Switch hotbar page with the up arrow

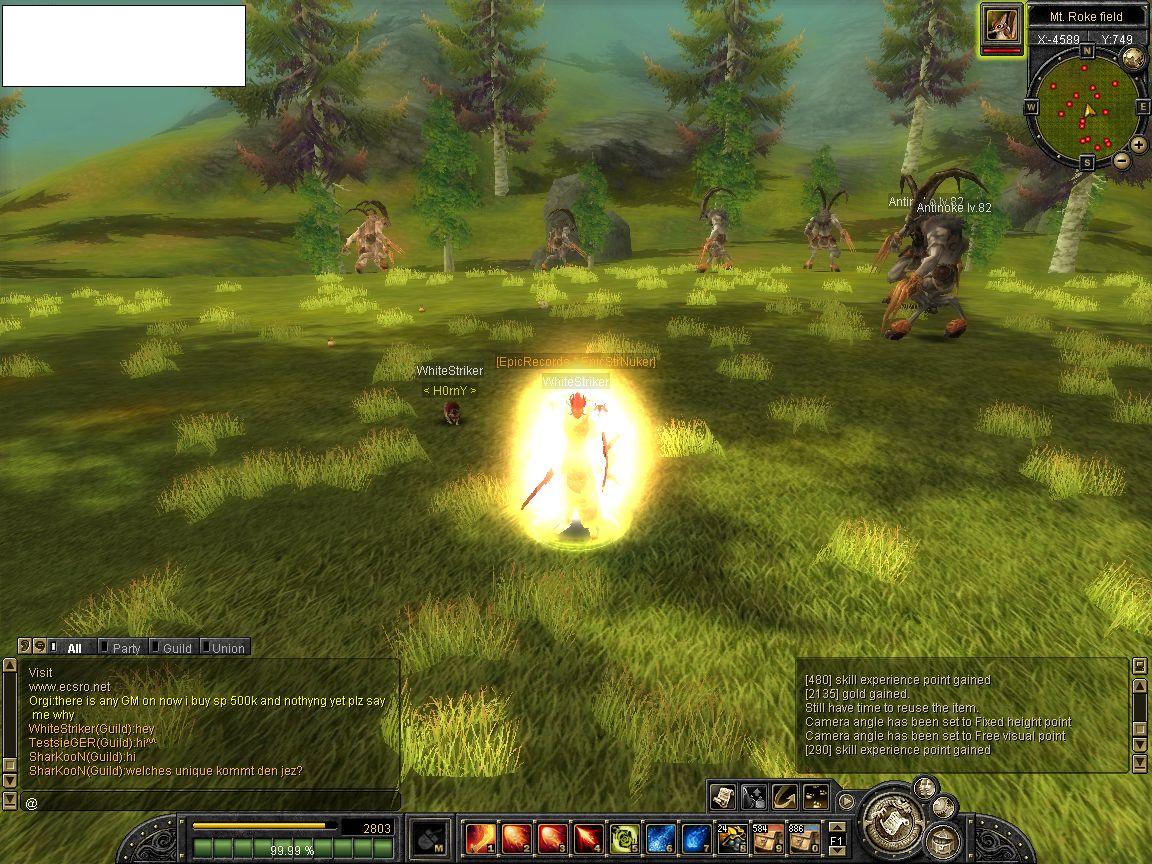click(838, 826)
